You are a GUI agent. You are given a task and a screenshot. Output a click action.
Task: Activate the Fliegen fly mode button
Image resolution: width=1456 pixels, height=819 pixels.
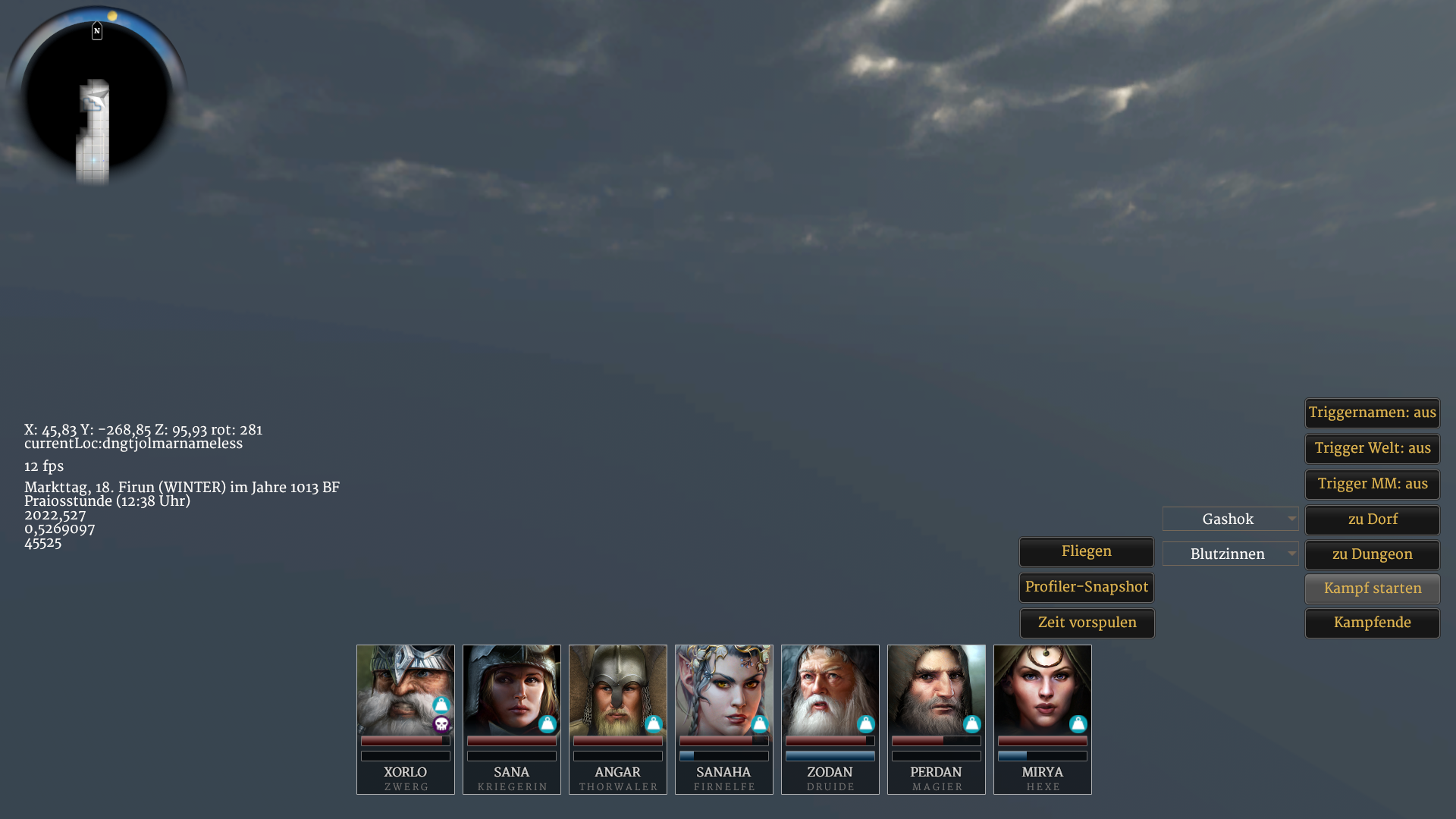pos(1086,552)
